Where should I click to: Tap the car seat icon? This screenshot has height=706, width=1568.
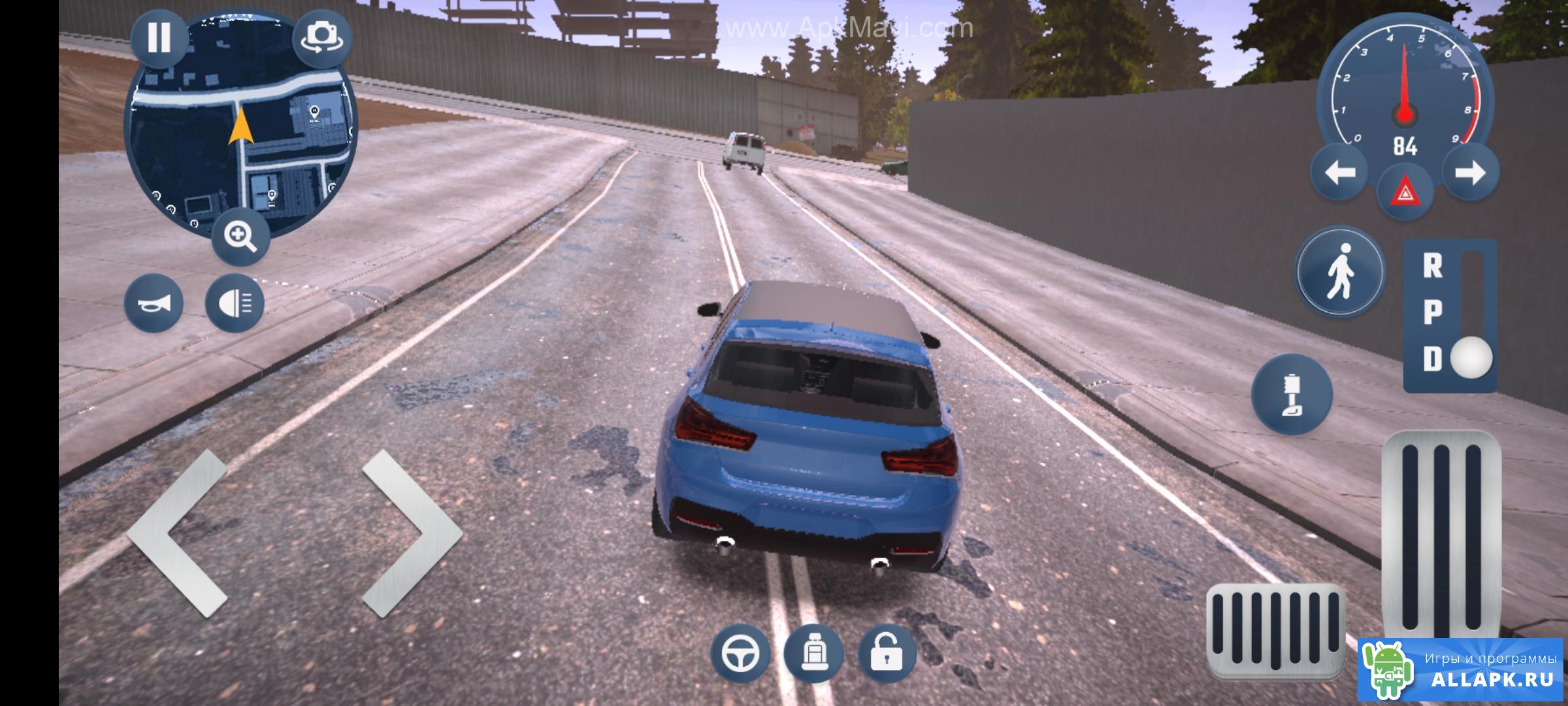tap(814, 653)
